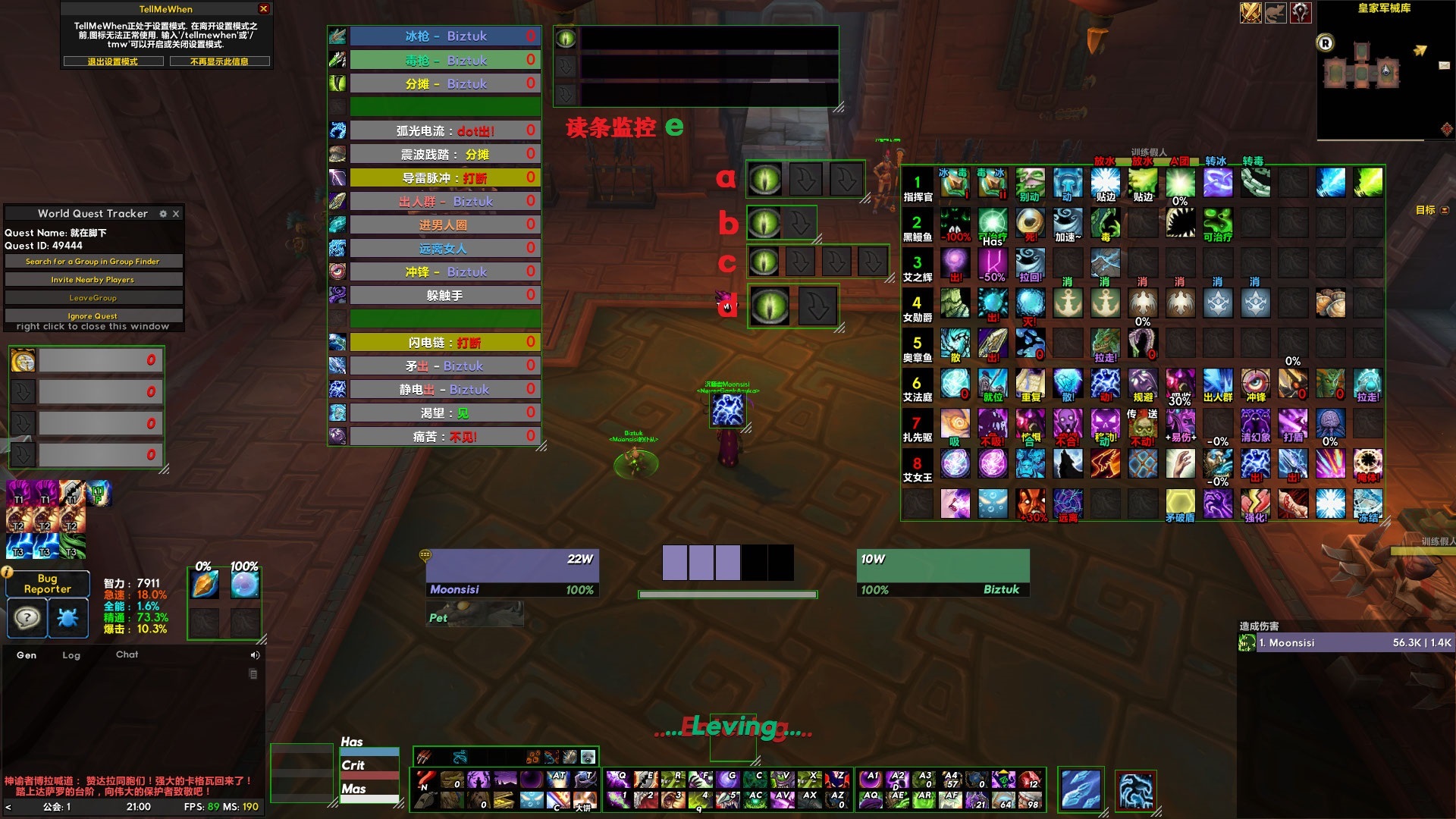Click the Invite Nearby Players option

coord(93,279)
